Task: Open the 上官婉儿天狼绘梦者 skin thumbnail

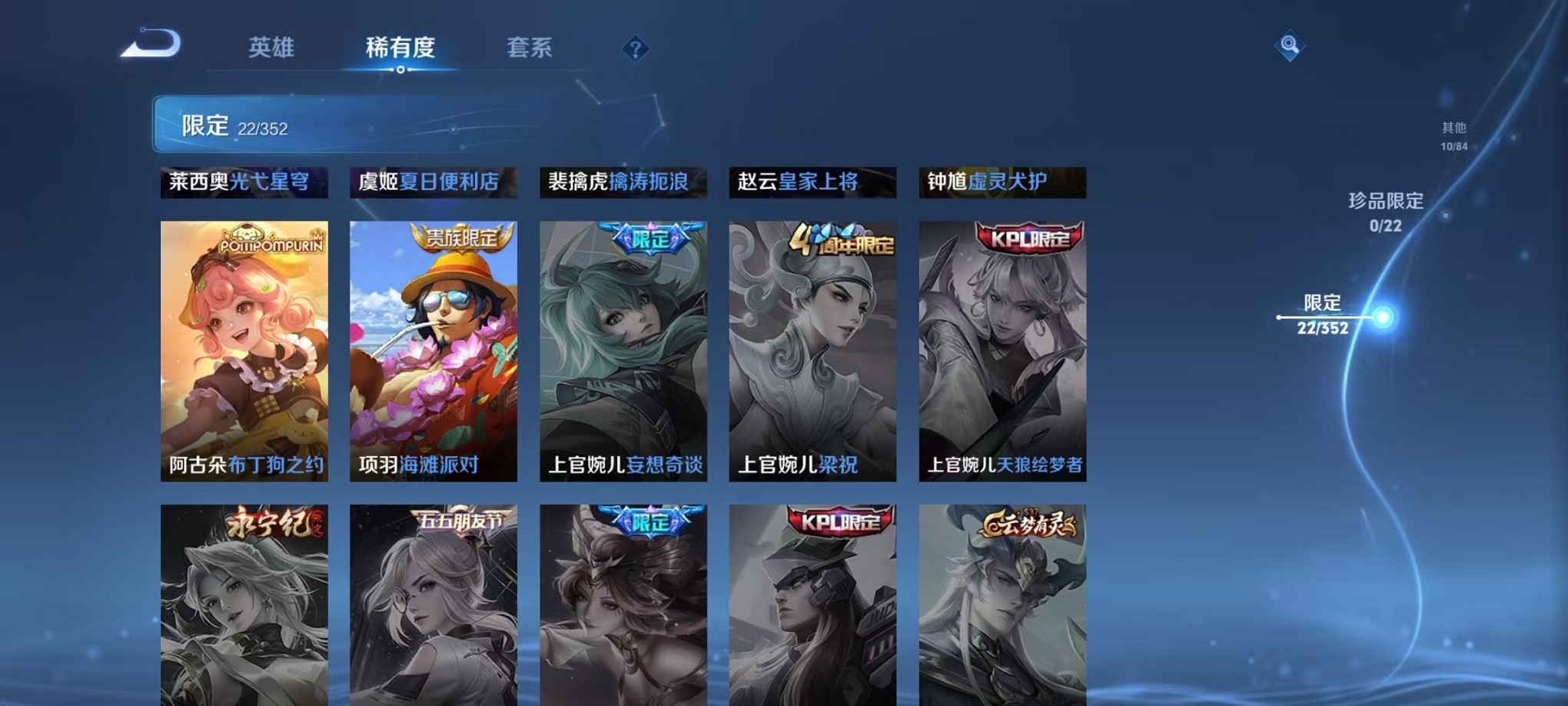Action: coord(1003,346)
